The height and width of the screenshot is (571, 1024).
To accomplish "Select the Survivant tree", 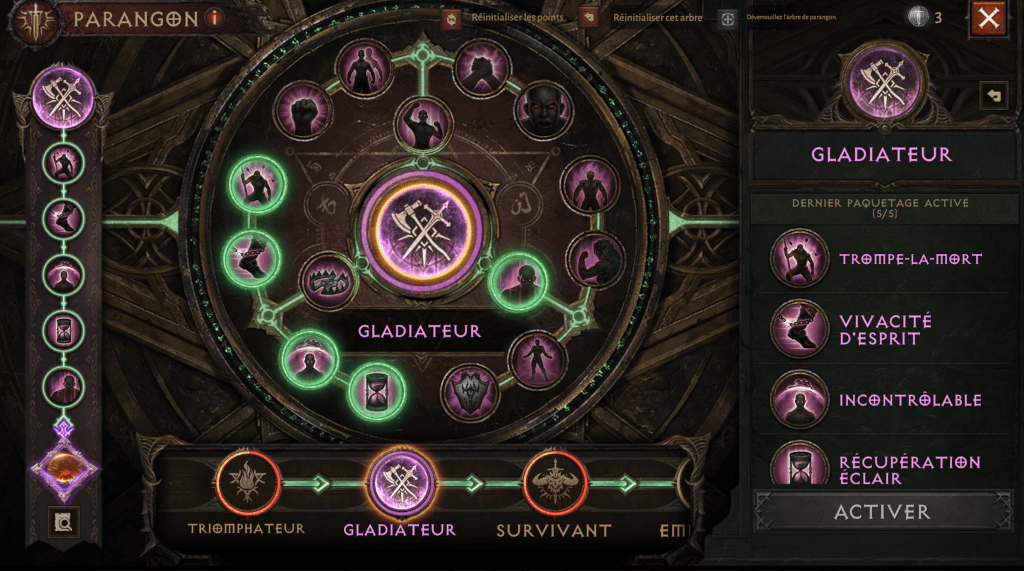I will point(553,483).
